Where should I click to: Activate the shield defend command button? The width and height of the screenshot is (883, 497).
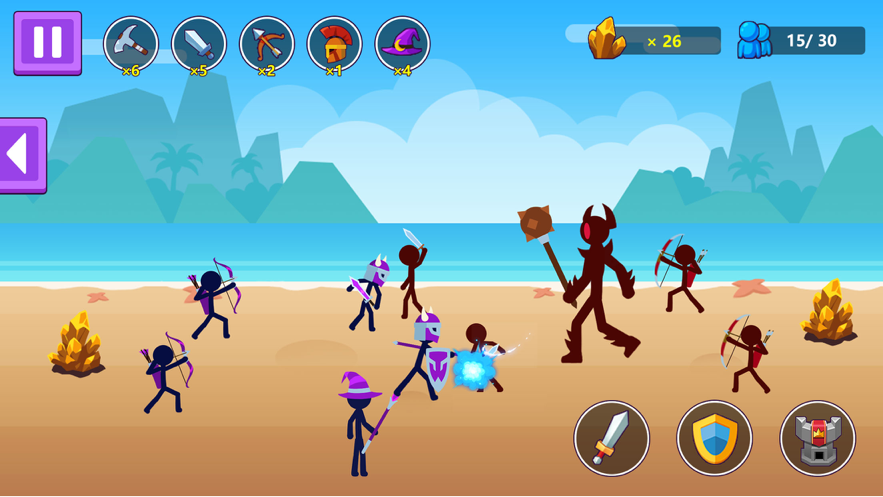pyautogui.click(x=714, y=438)
